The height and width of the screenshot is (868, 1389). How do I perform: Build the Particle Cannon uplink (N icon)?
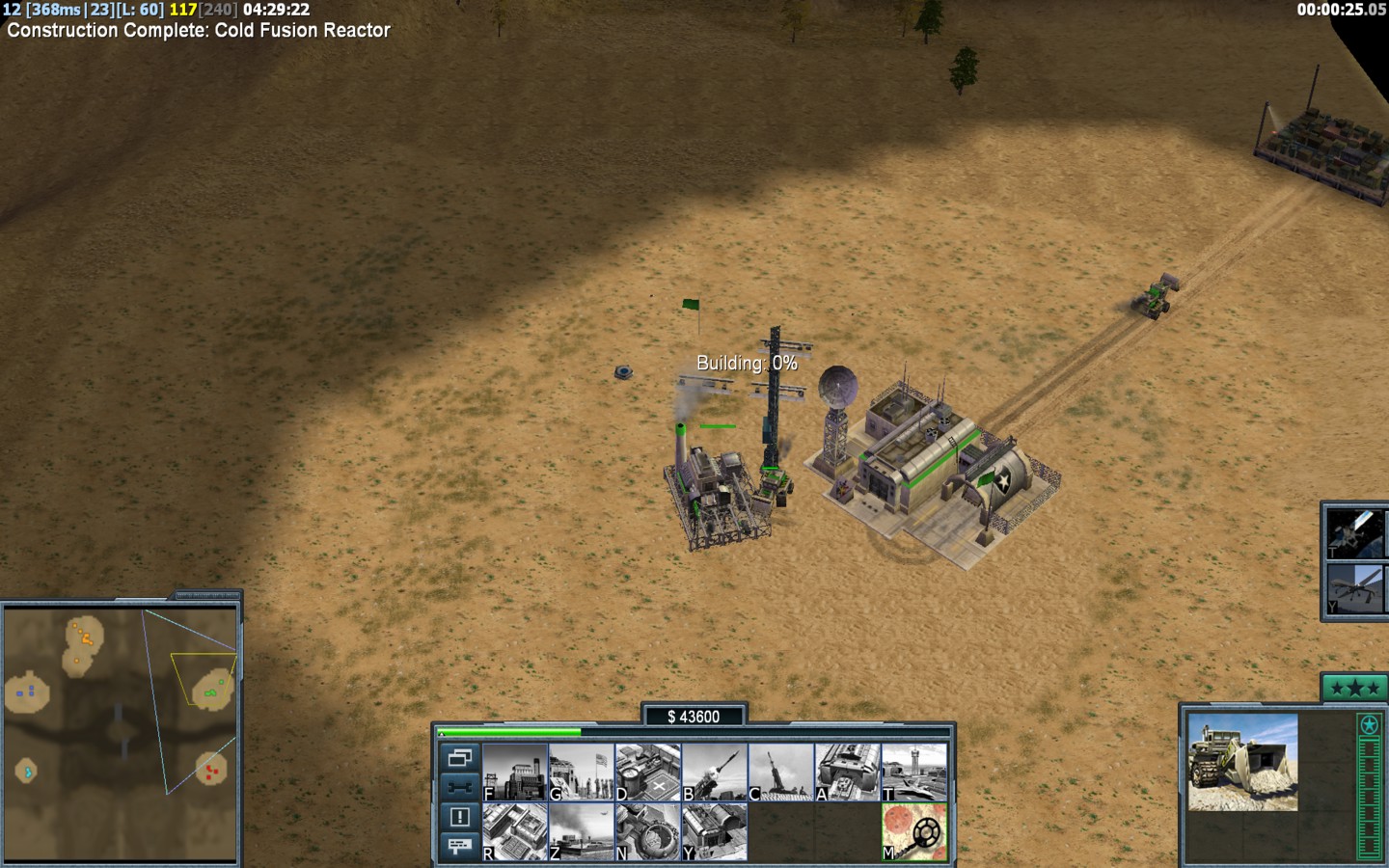point(648,831)
